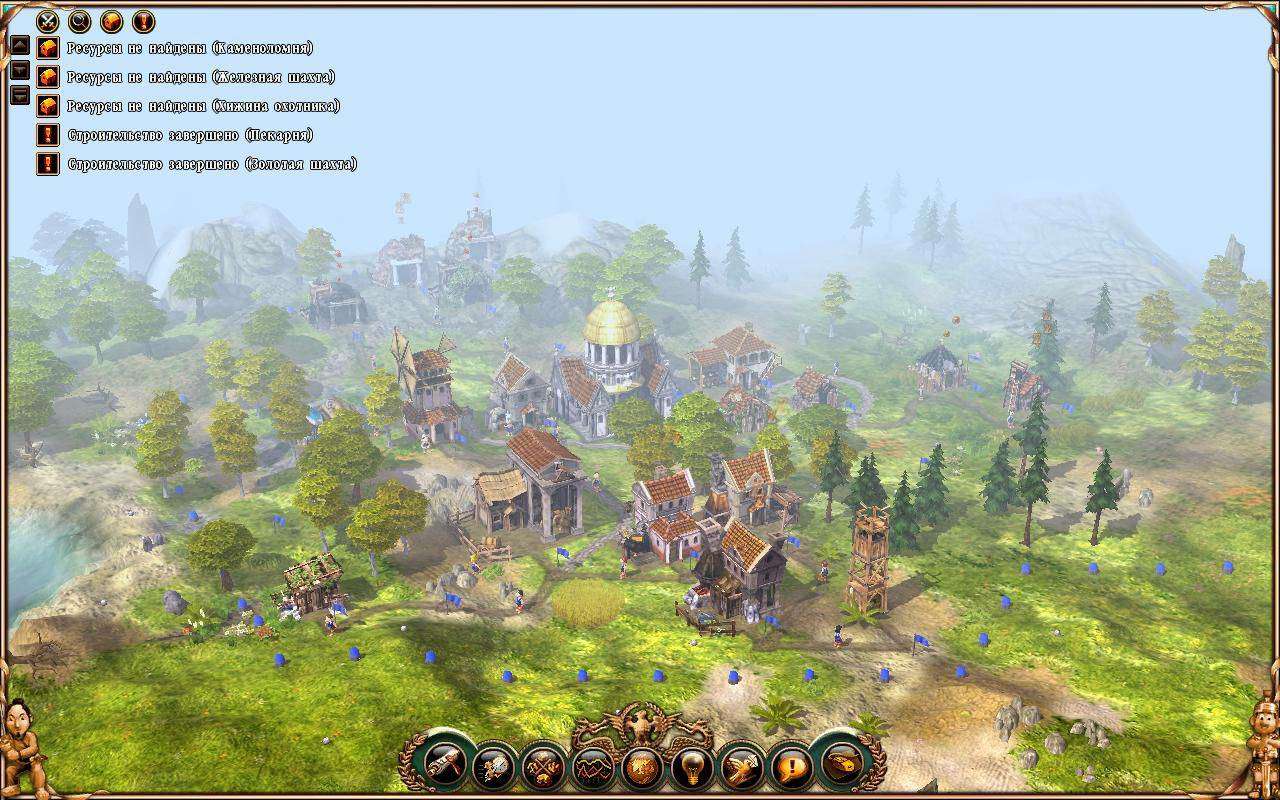Open the Пекарня construction complete message

coord(190,135)
